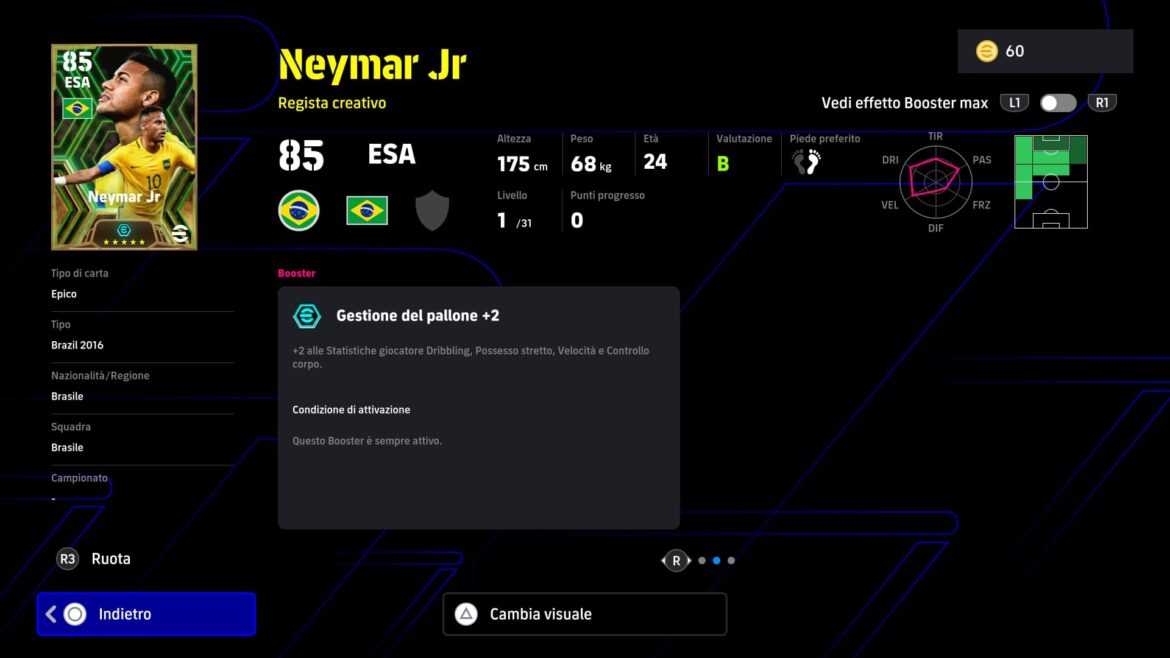View the pitch position map
1170x658 pixels.
1050,181
